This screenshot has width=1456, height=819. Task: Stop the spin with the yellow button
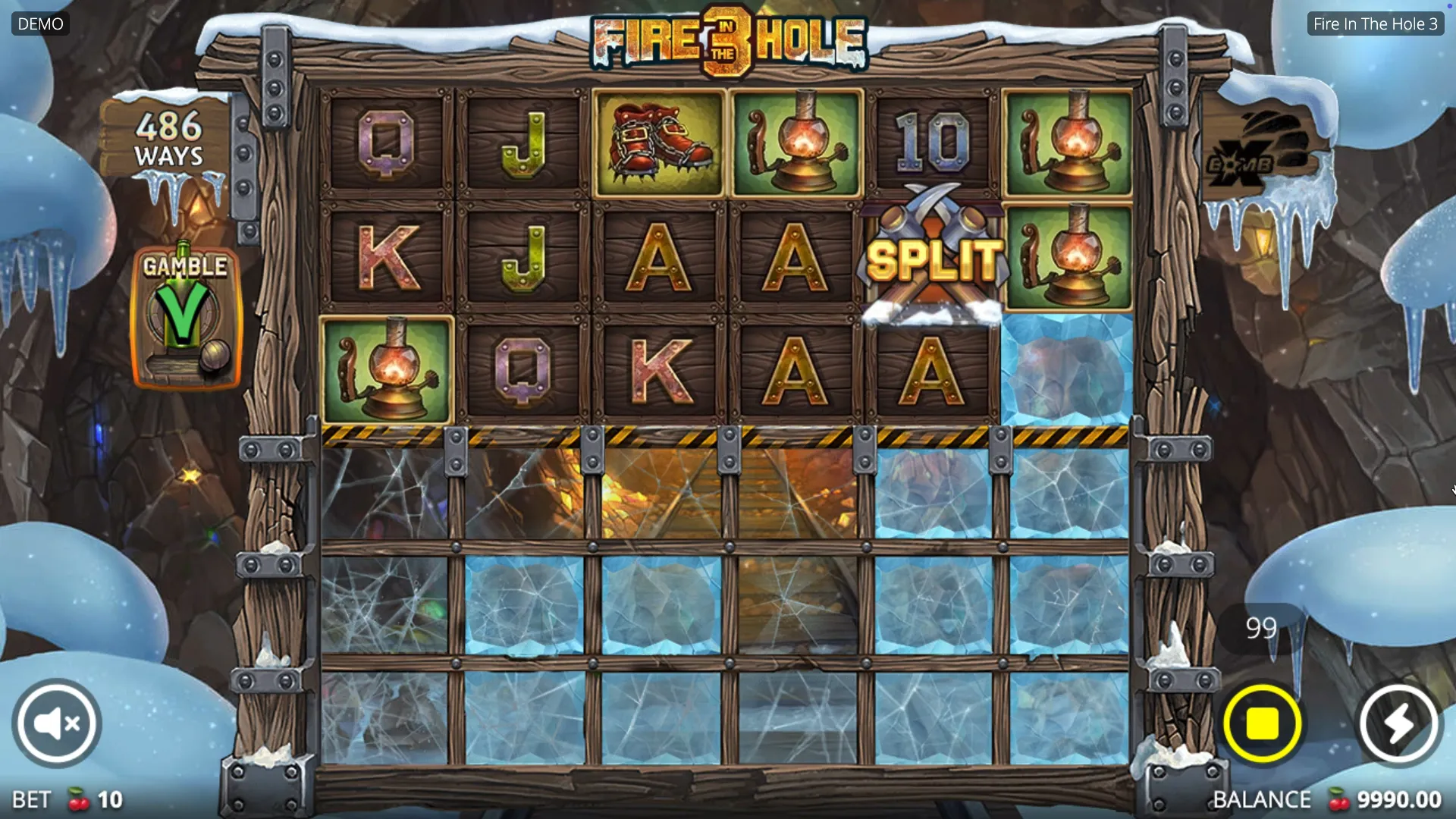point(1262,723)
